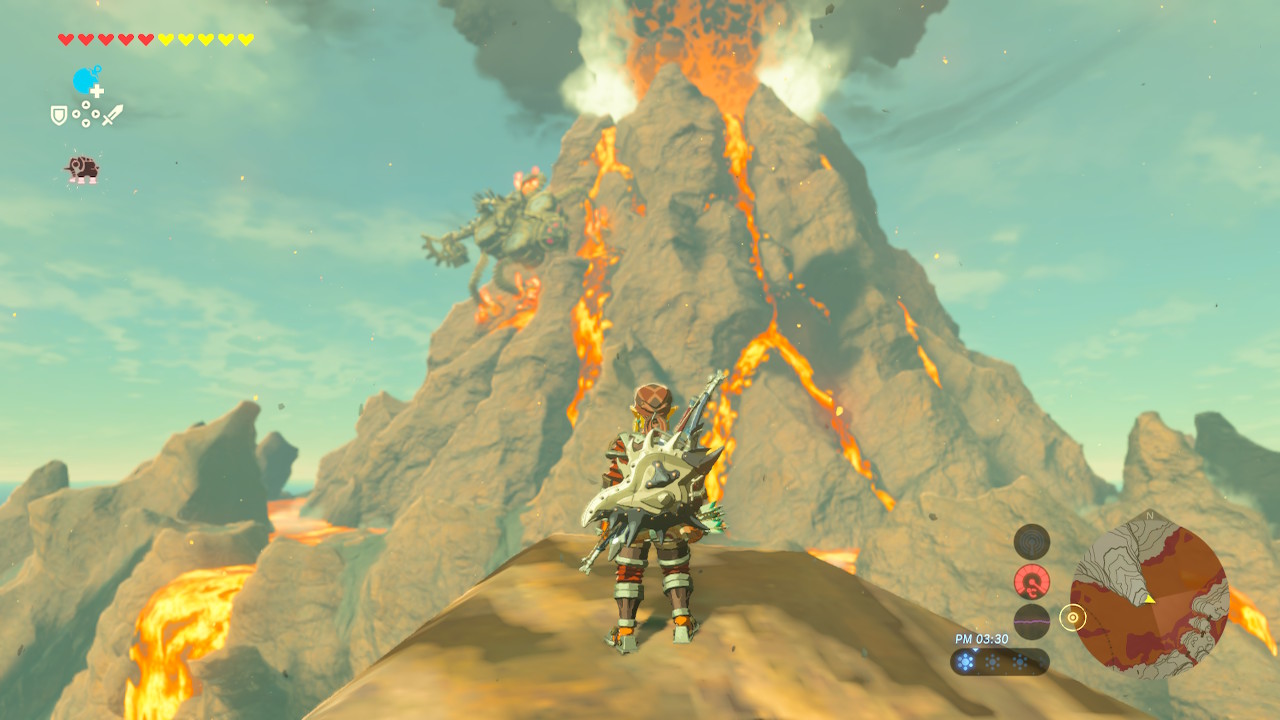Click the red temperature gauge
This screenshot has width=1280, height=720.
(1031, 581)
